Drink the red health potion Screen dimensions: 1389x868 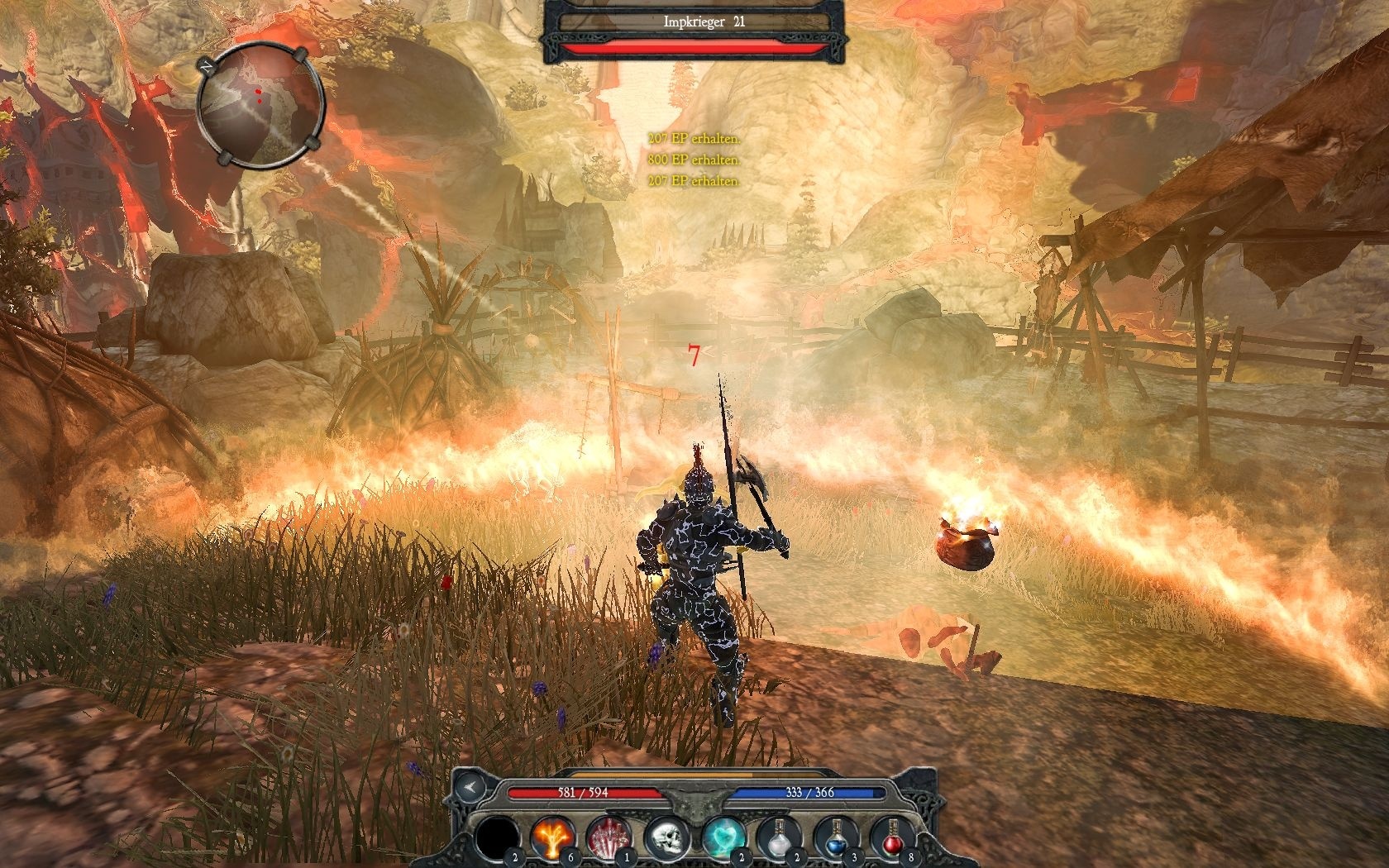coord(892,838)
